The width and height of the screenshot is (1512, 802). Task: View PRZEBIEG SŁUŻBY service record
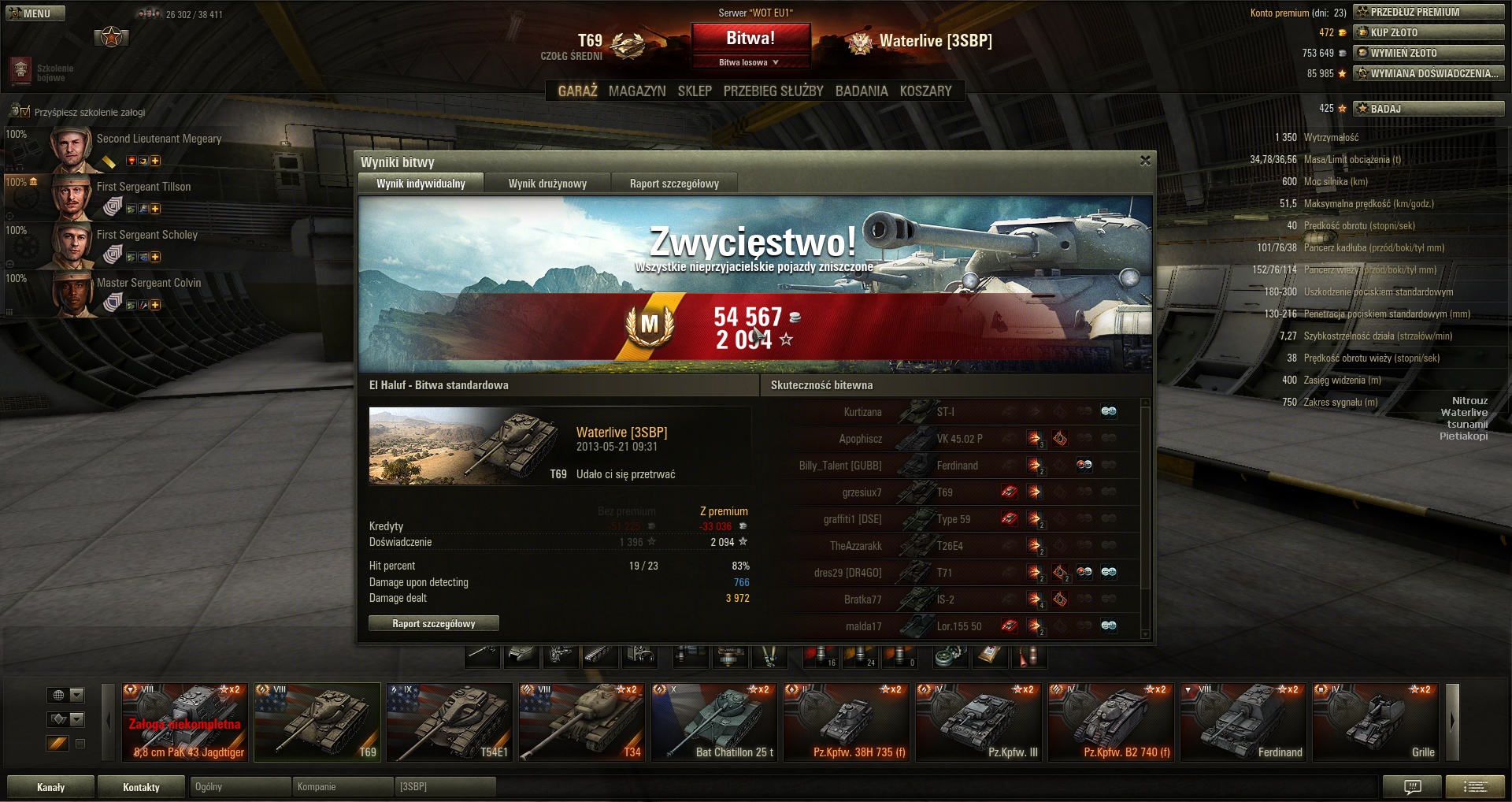tap(773, 91)
